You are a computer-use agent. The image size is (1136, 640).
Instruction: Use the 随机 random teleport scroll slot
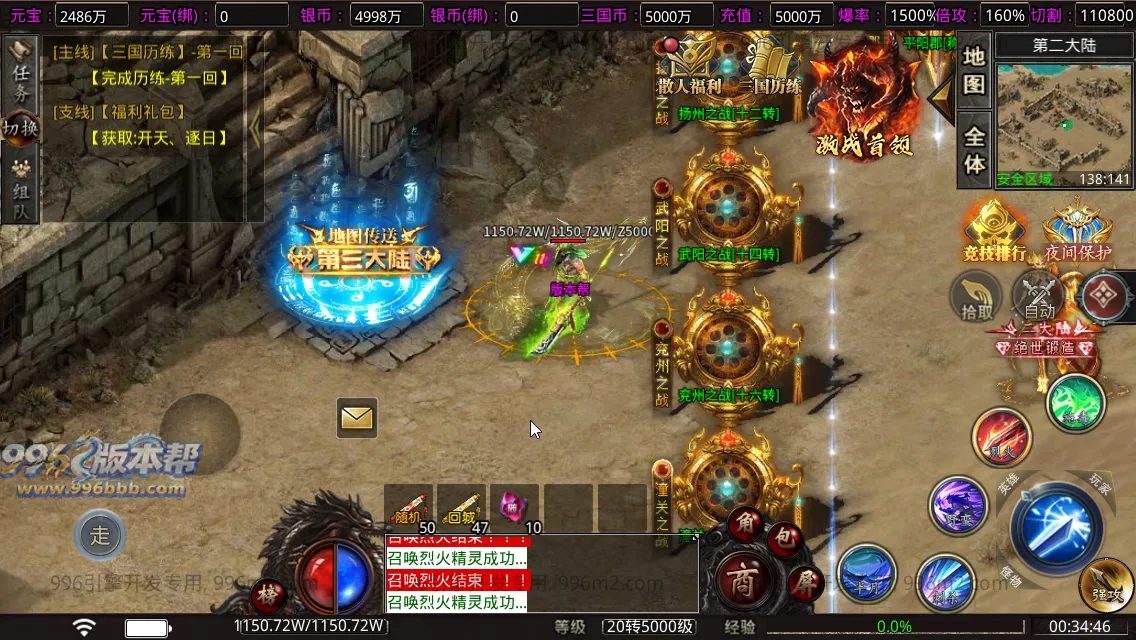409,508
